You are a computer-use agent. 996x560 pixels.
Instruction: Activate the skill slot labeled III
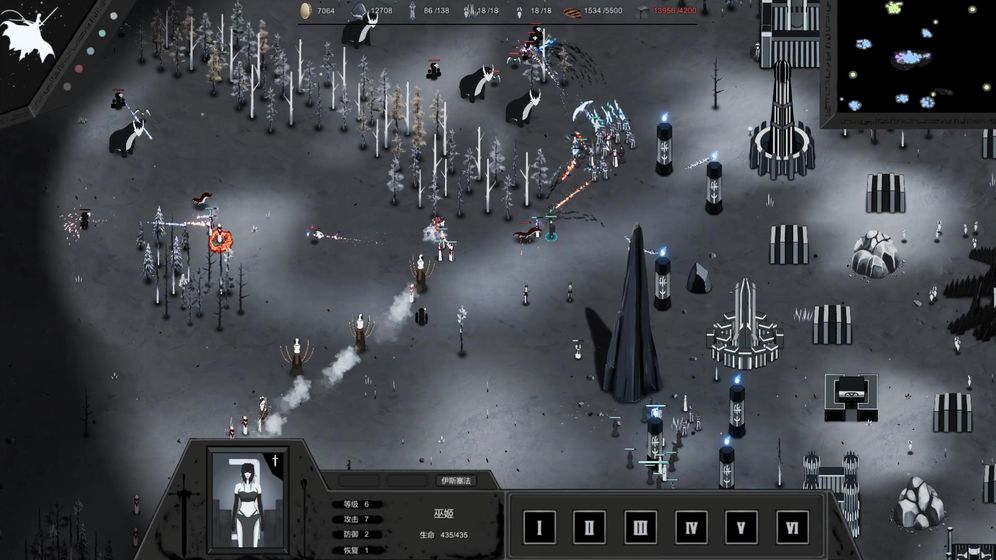pyautogui.click(x=640, y=527)
